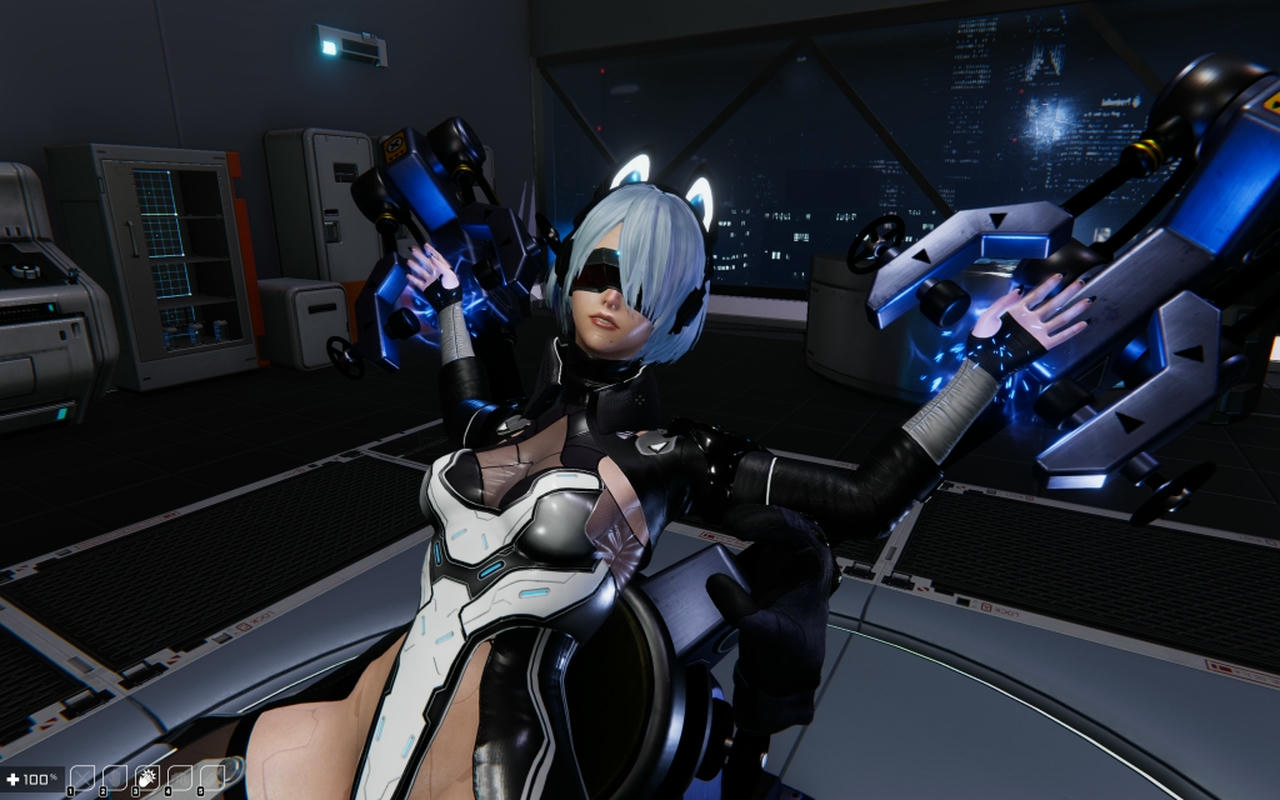Screen dimensions: 1280x800
Task: Select the empty hotbar slot 4
Action: click(x=180, y=775)
